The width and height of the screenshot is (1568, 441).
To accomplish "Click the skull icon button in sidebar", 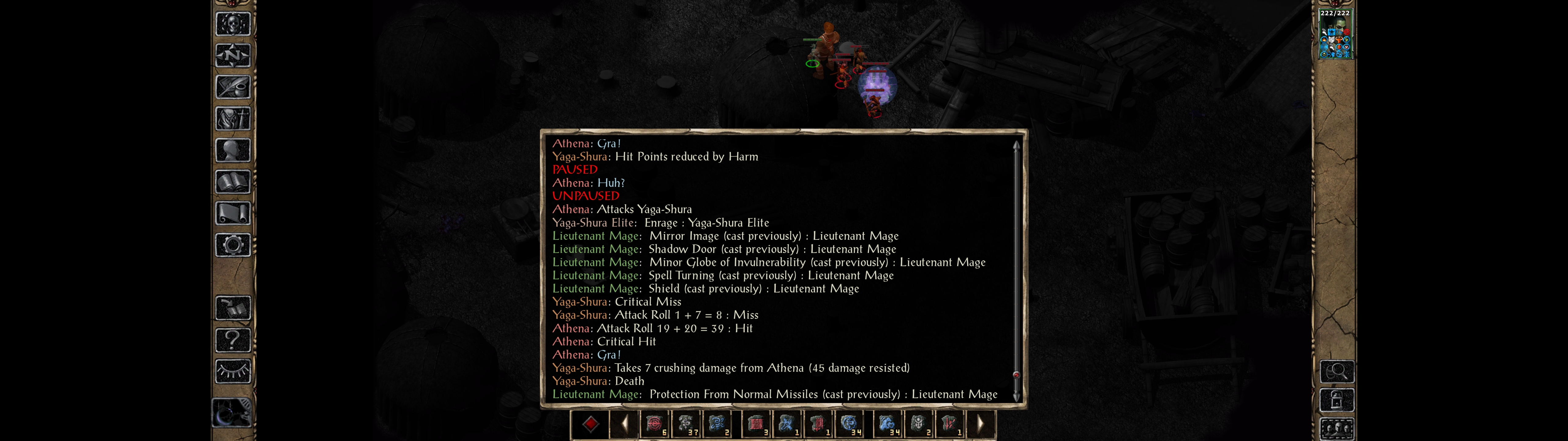I will click(x=232, y=24).
